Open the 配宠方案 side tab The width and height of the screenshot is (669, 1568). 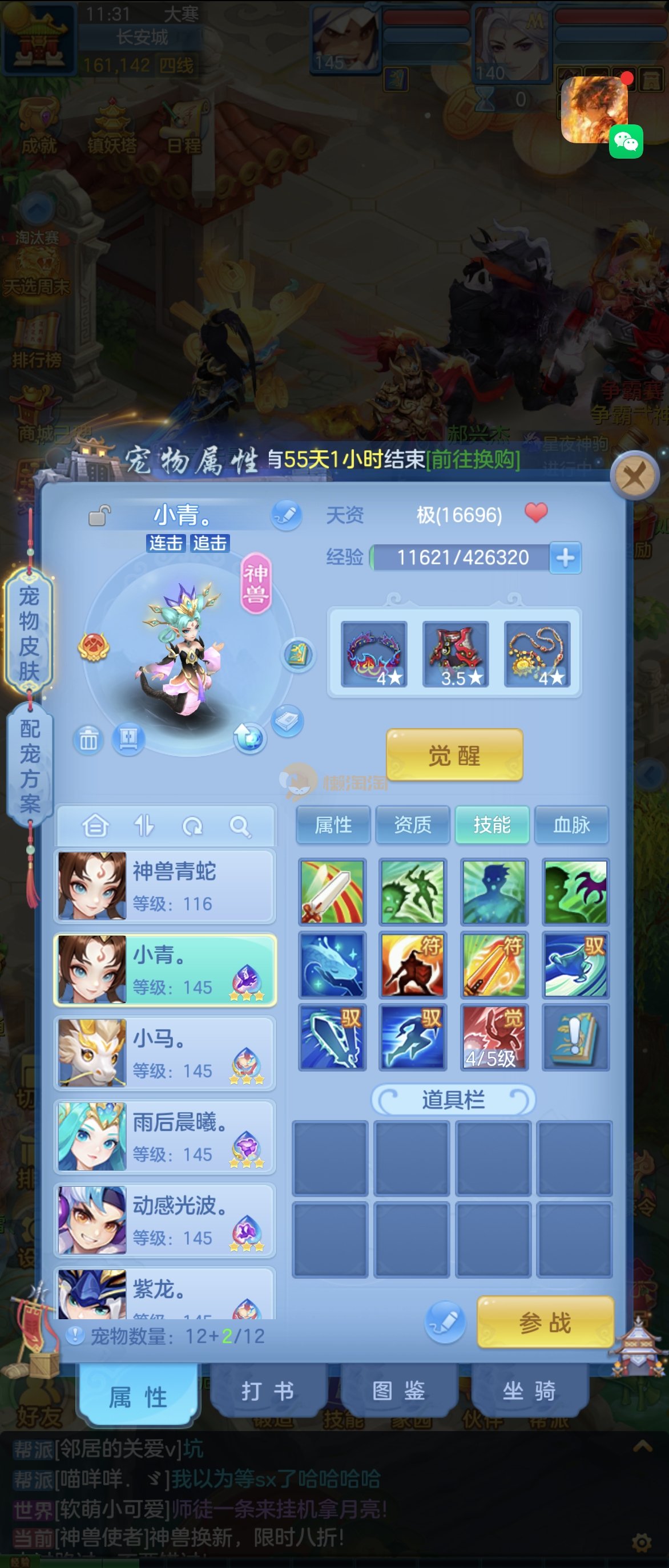tap(30, 766)
